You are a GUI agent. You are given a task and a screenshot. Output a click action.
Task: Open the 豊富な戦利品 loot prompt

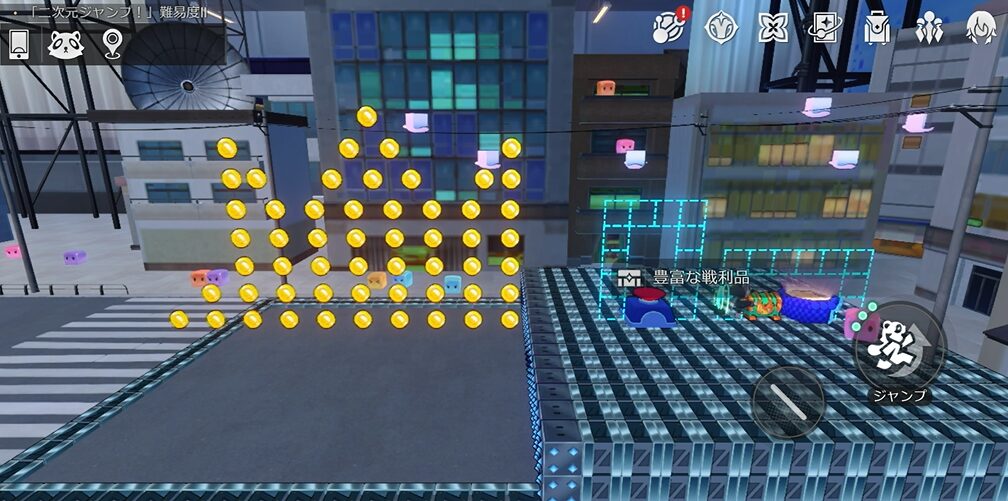coord(684,277)
